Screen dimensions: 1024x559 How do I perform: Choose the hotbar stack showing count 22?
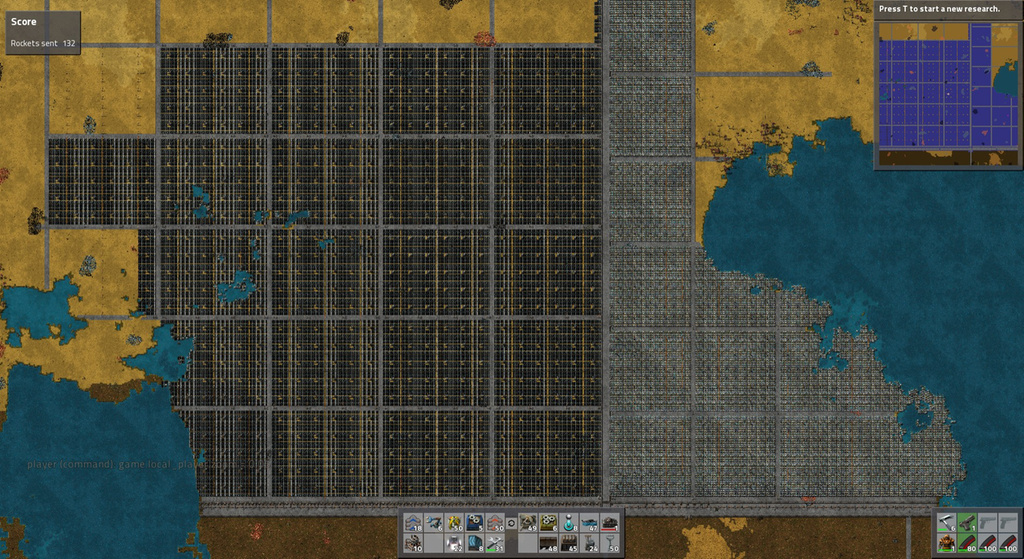click(454, 544)
